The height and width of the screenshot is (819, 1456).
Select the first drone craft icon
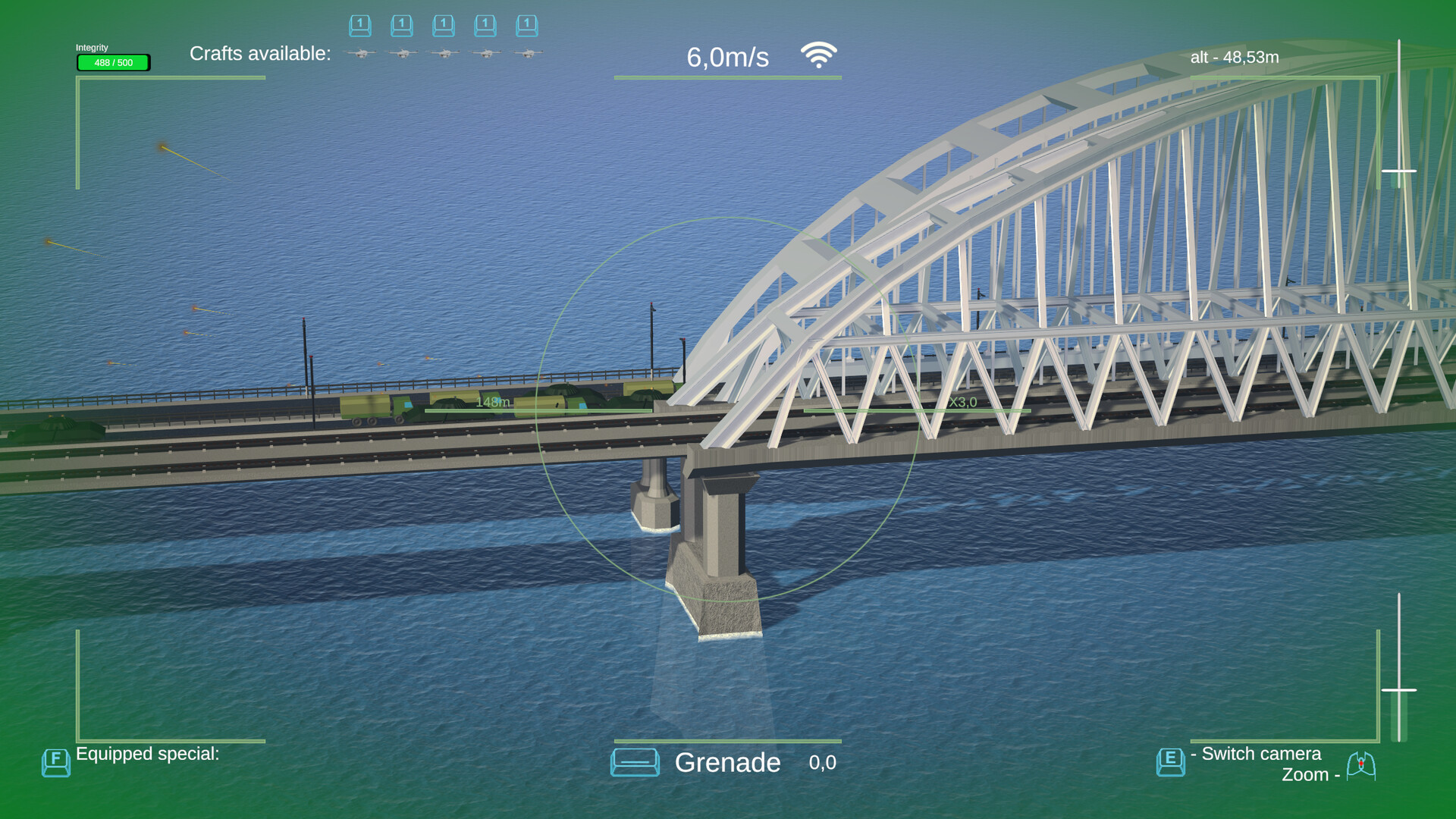360,54
